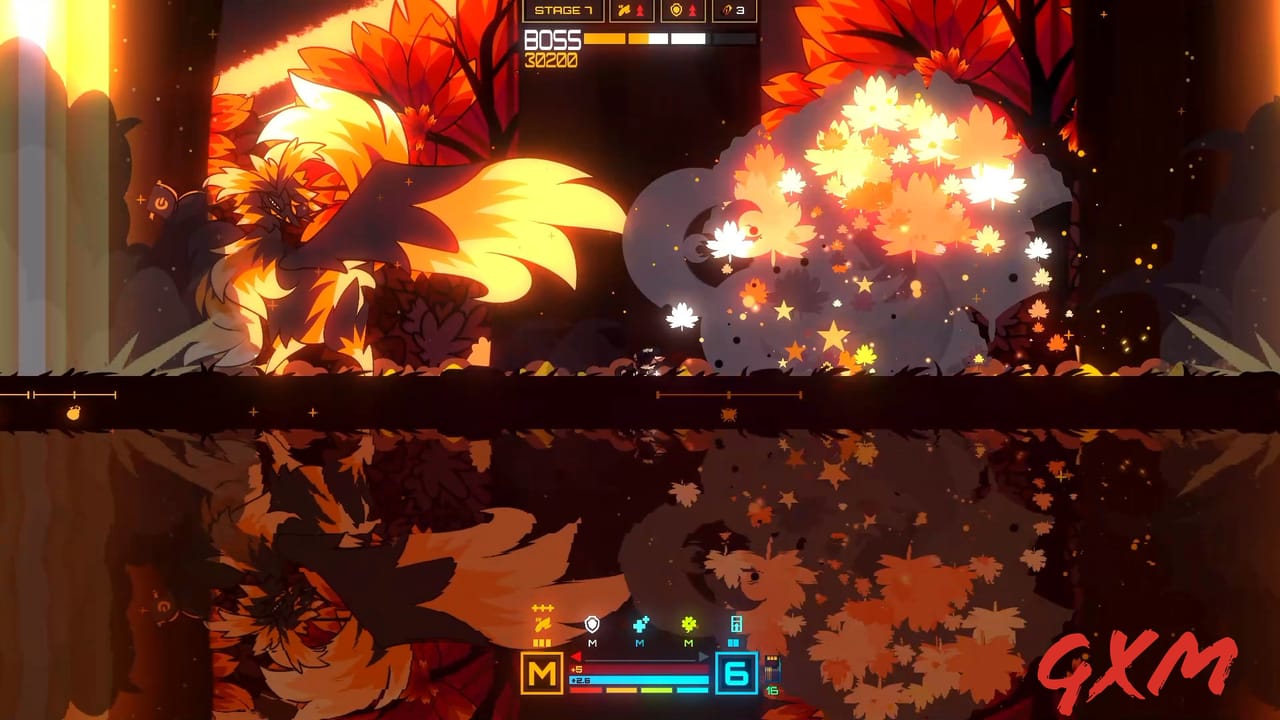Click the blue experience bar showing +2.6
The width and height of the screenshot is (1280, 720).
(640, 679)
